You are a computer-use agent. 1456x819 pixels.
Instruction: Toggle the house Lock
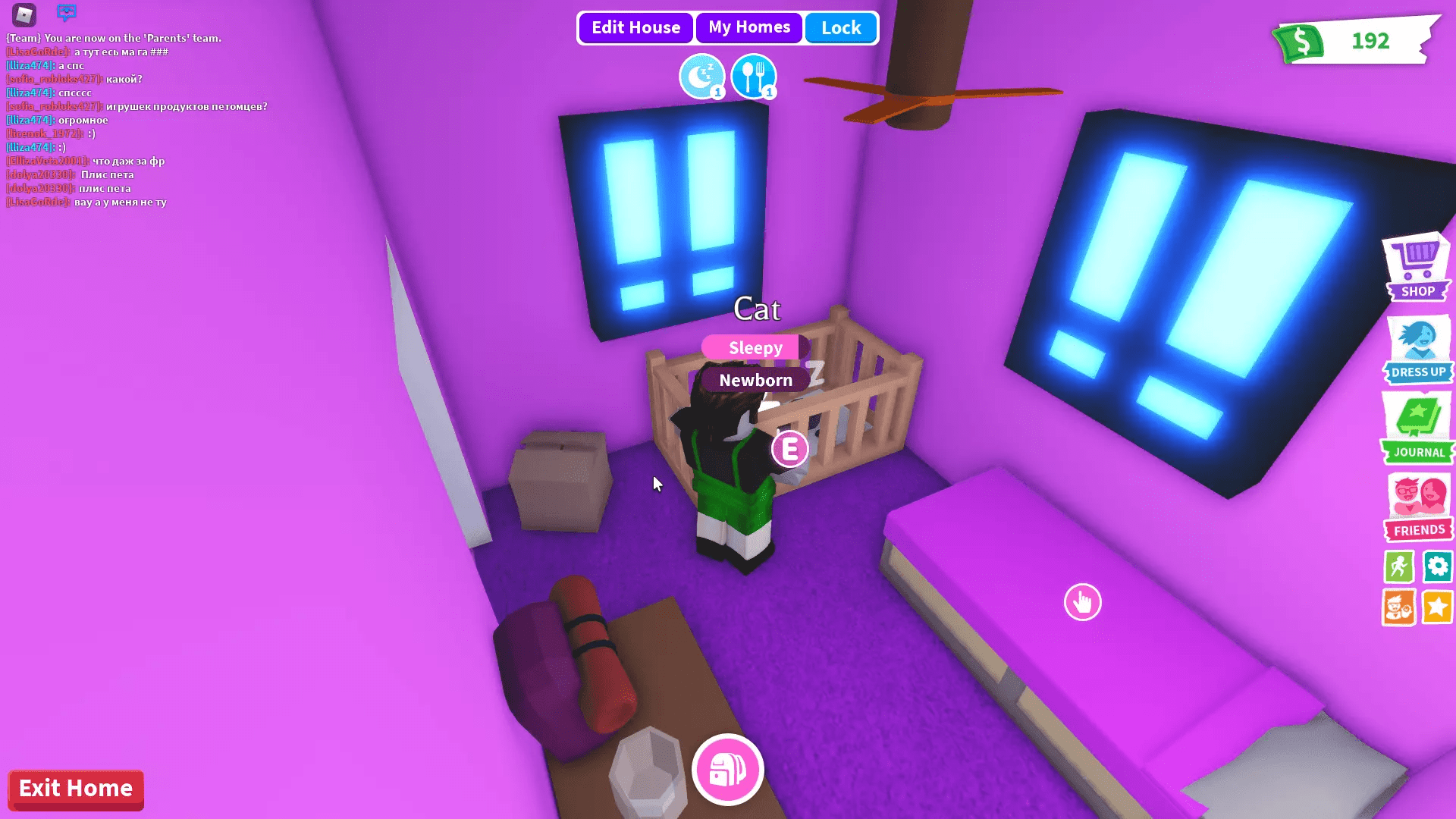pyautogui.click(x=840, y=27)
